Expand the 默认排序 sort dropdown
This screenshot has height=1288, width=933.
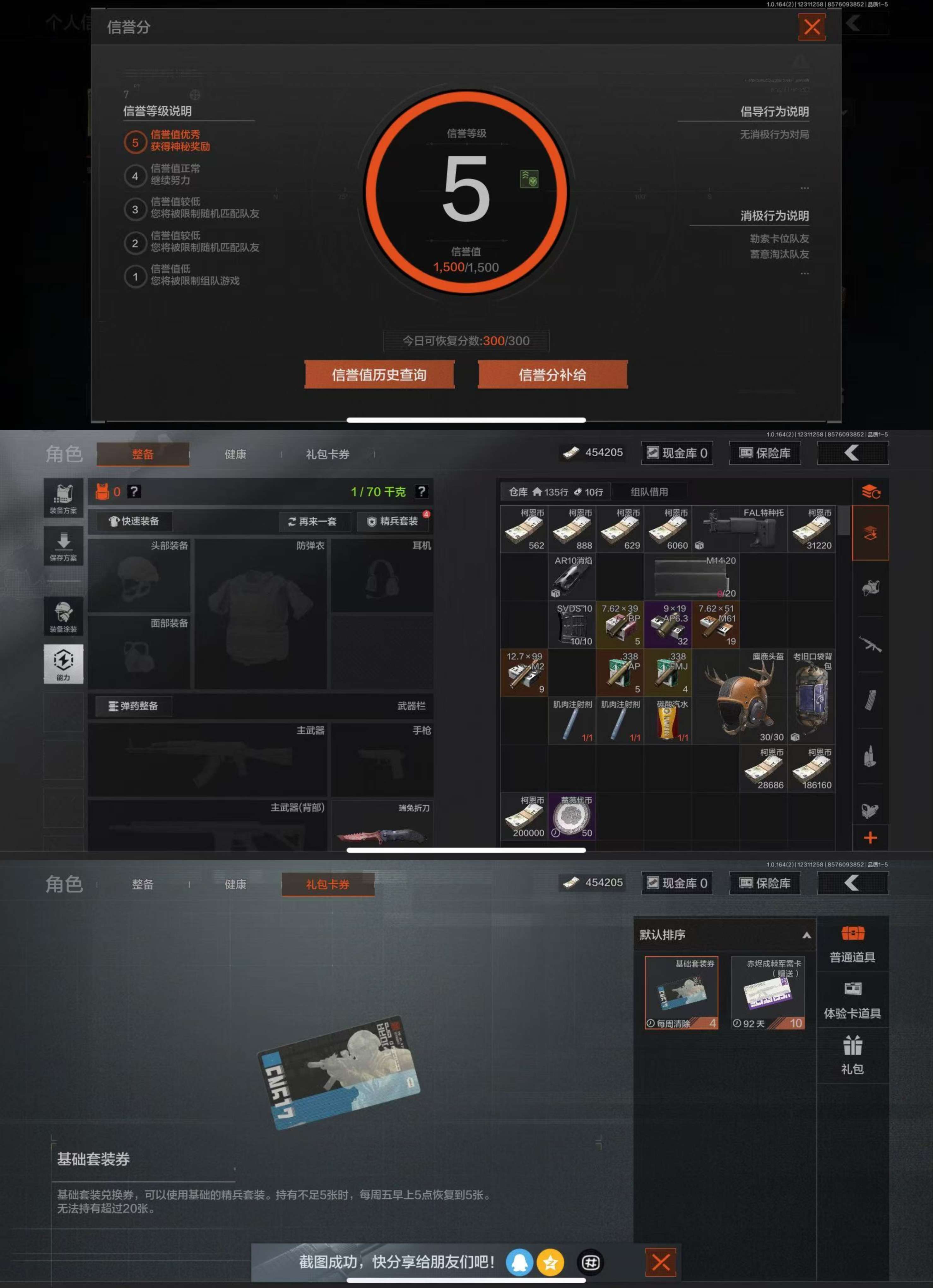coord(724,935)
